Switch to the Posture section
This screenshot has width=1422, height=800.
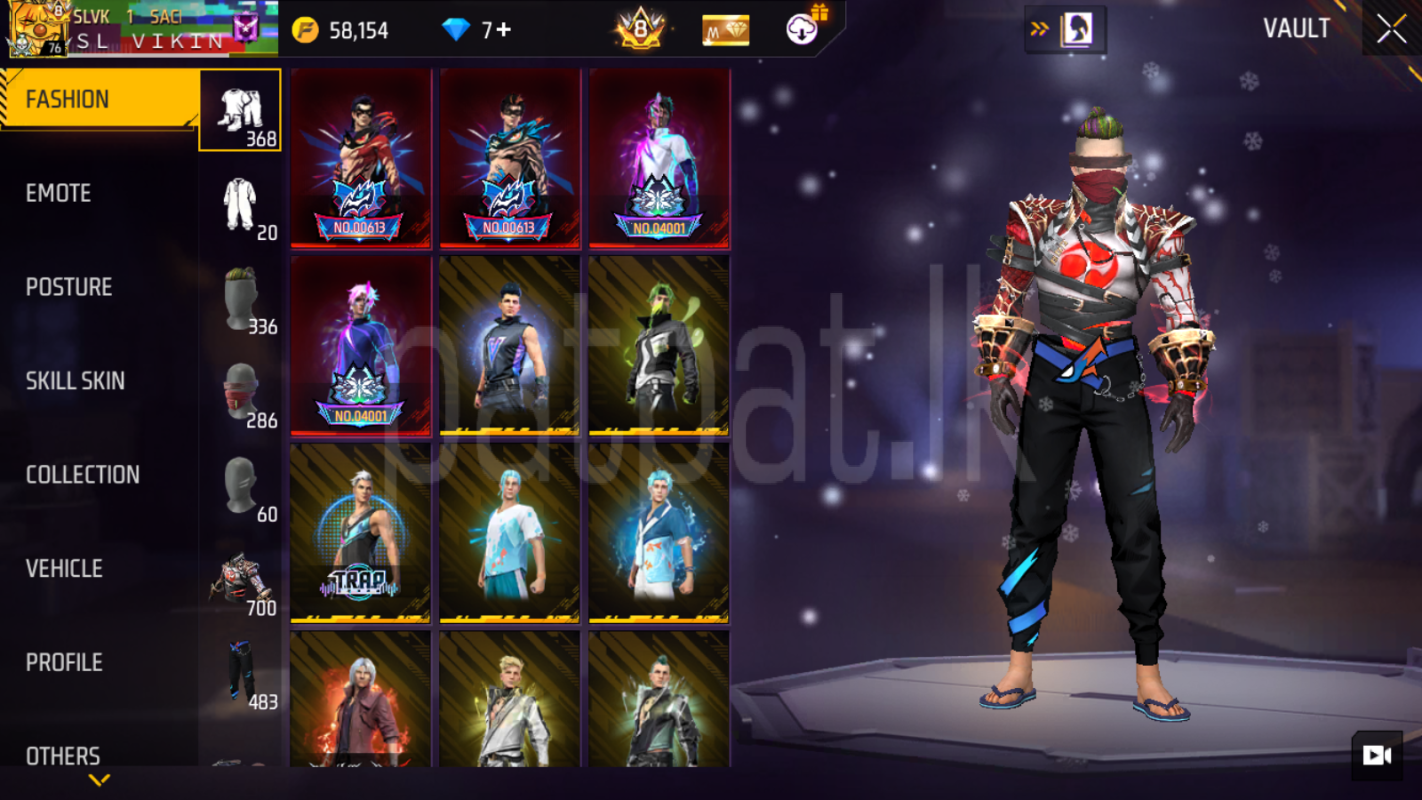68,287
